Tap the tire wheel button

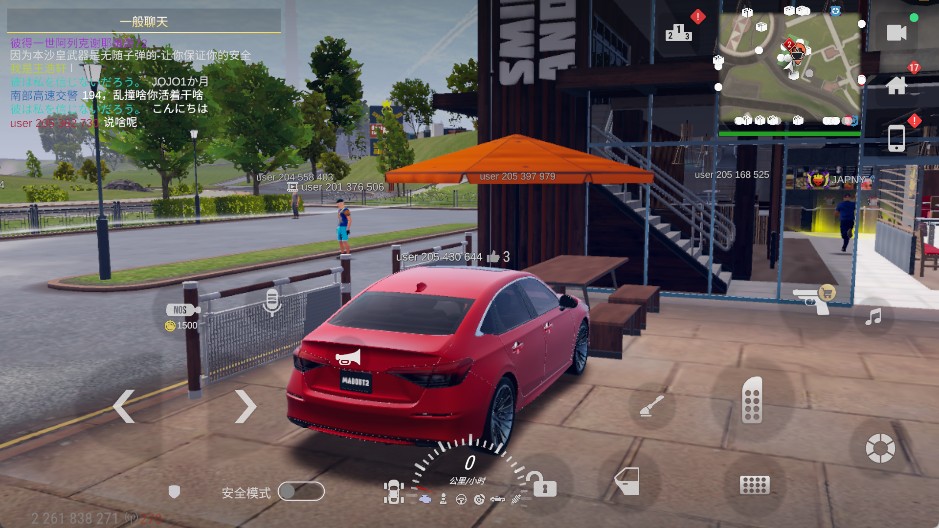point(880,447)
